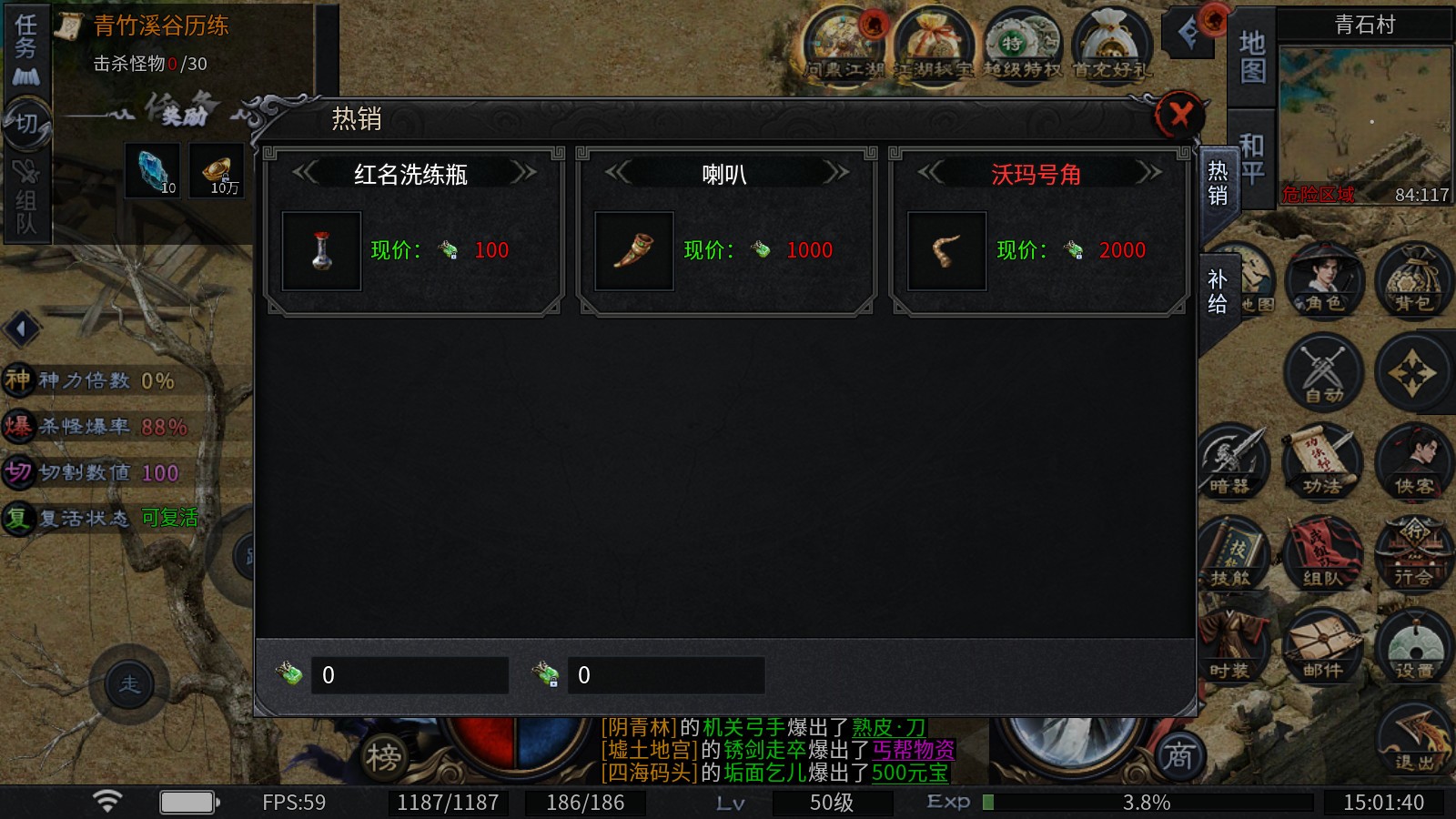Open the 功法 techniques scroll
The height and width of the screenshot is (819, 1456).
(1323, 462)
